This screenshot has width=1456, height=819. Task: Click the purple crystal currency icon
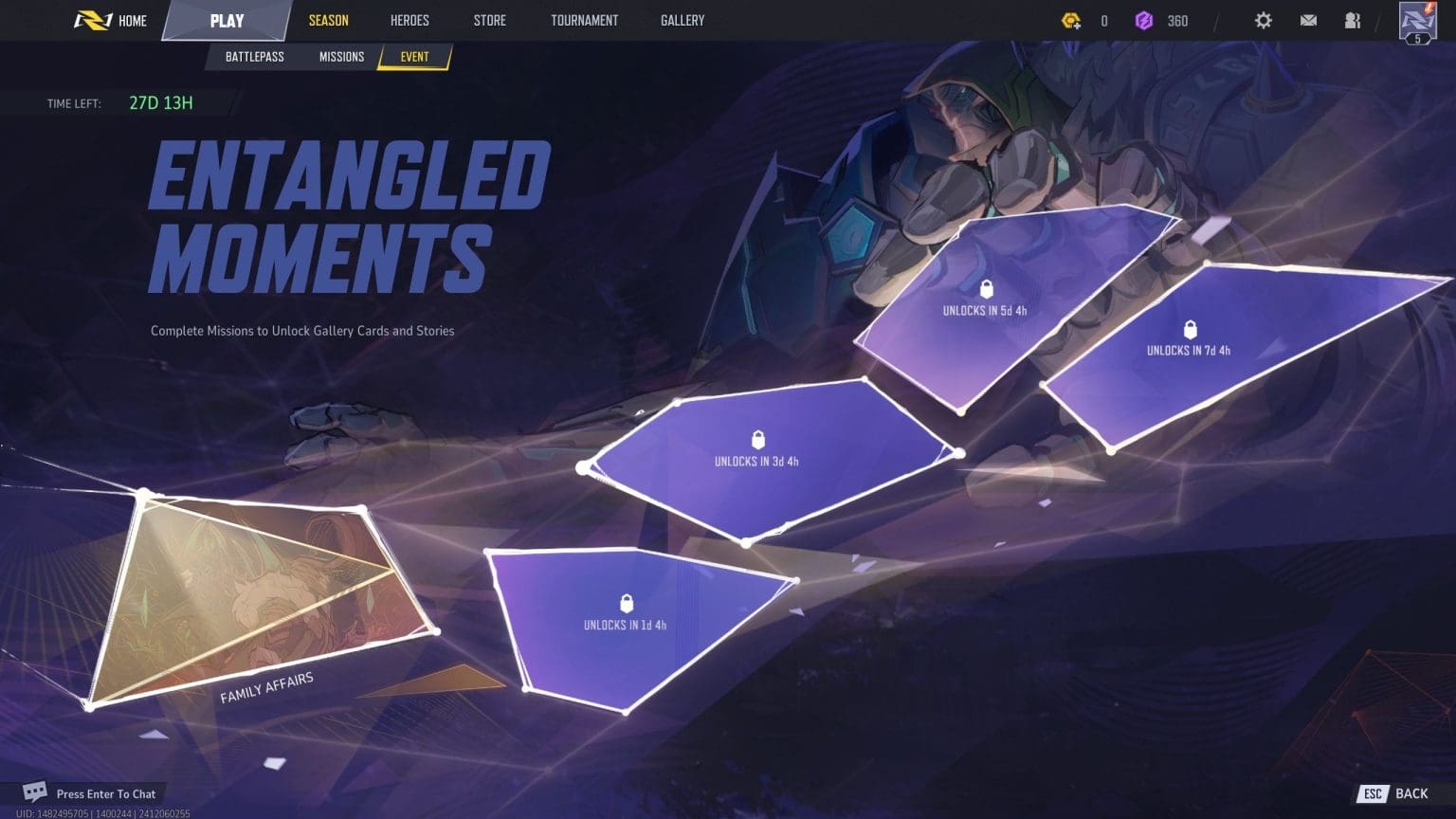pos(1145,20)
